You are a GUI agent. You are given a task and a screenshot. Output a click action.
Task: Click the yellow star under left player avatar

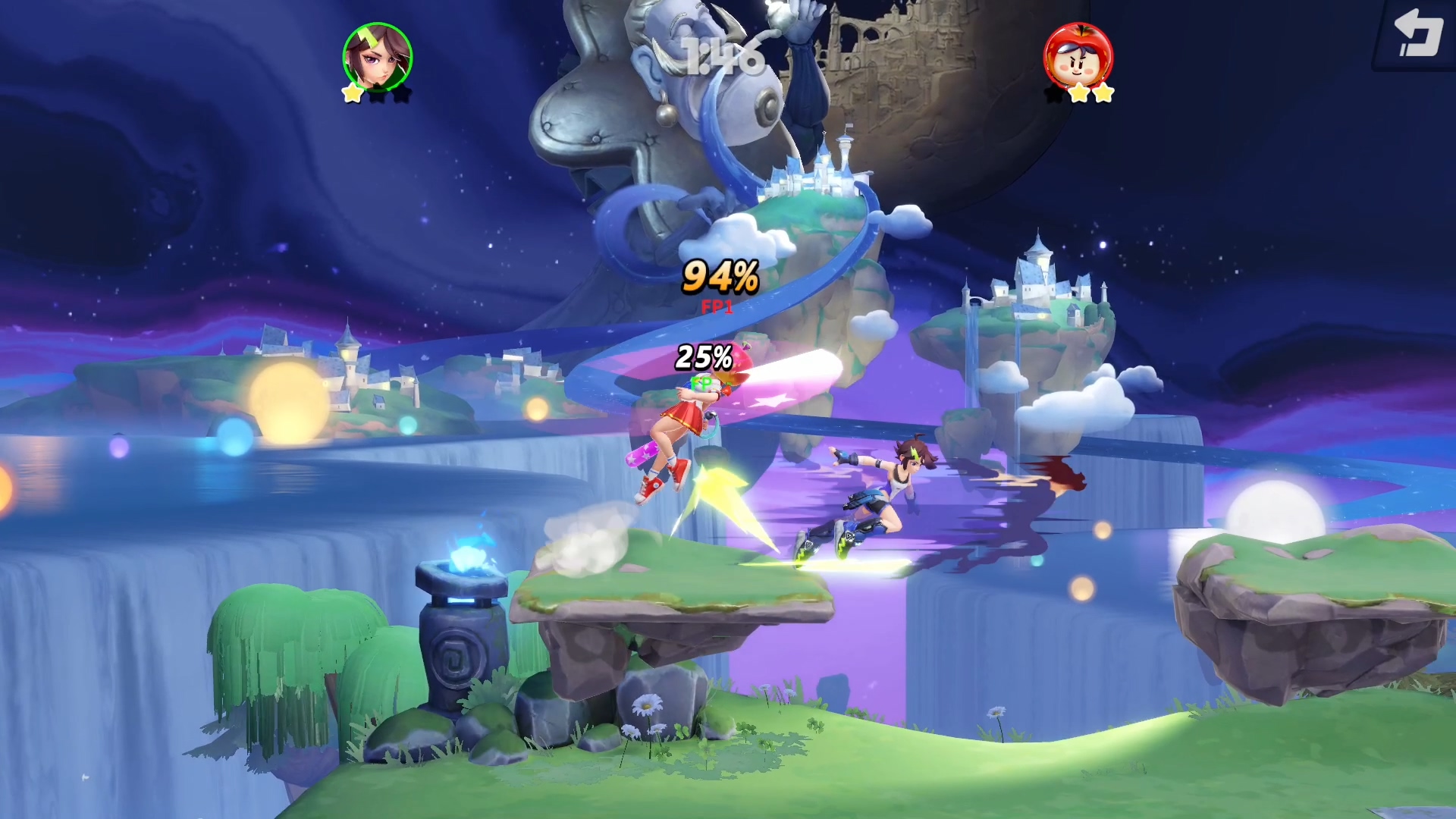[353, 93]
